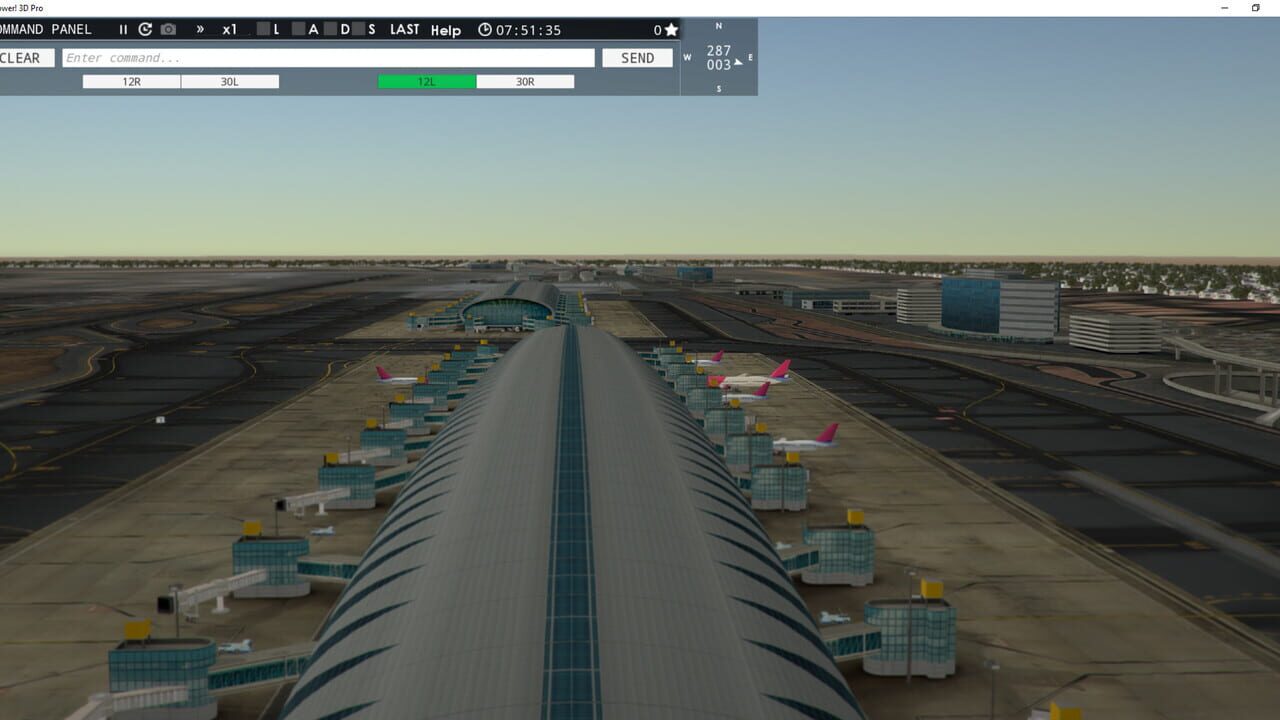Click the wind direction arrow on the compass
The width and height of the screenshot is (1280, 720).
[x=739, y=62]
